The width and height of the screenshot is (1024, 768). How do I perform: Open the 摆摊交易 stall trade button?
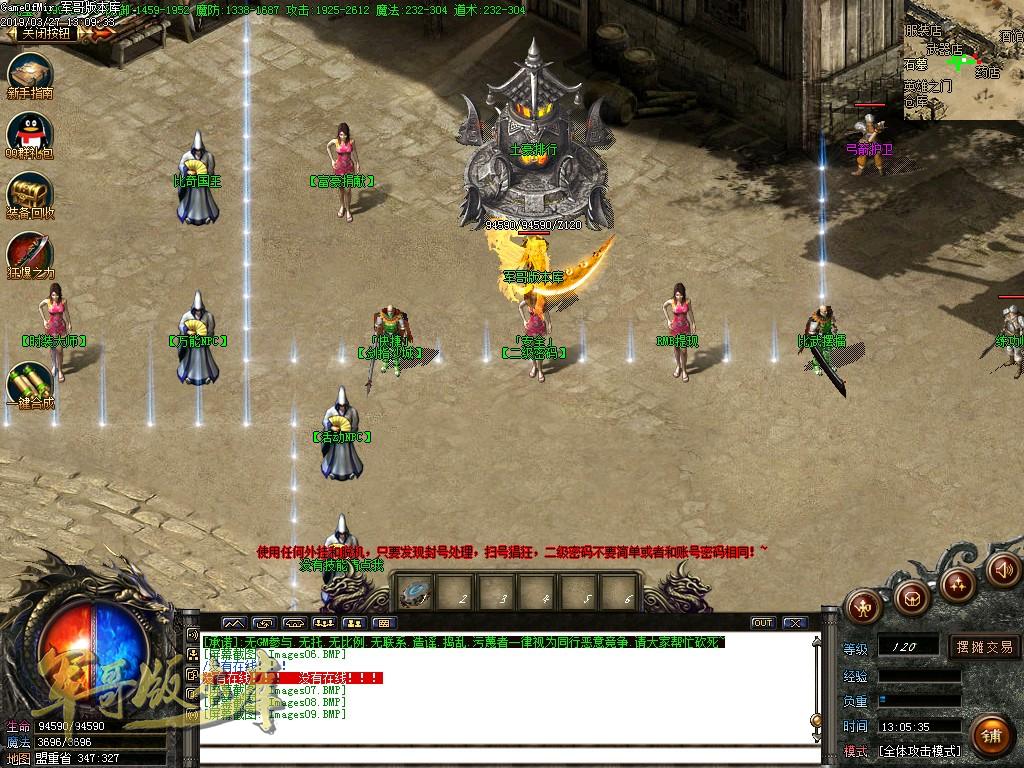(x=984, y=647)
